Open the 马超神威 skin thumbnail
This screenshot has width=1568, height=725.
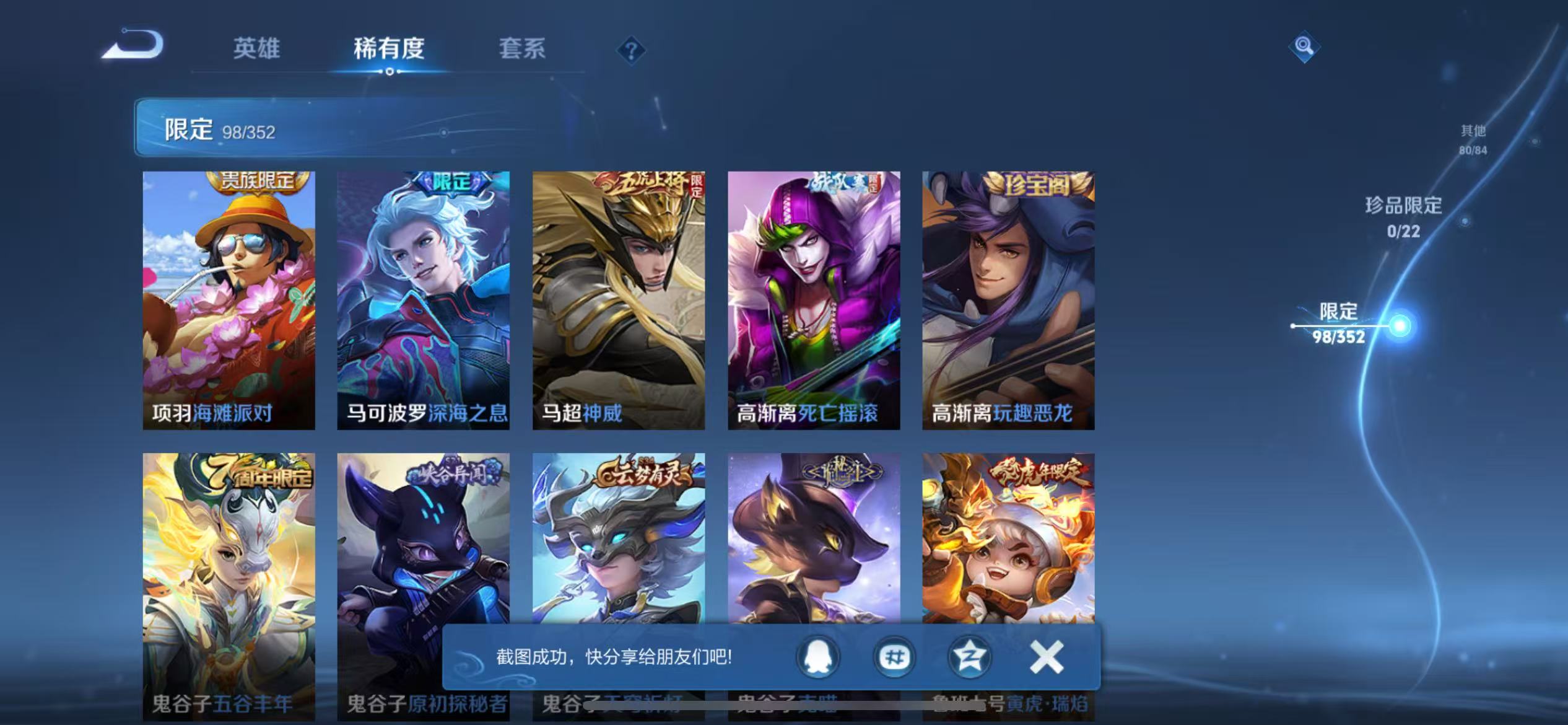[x=619, y=297]
